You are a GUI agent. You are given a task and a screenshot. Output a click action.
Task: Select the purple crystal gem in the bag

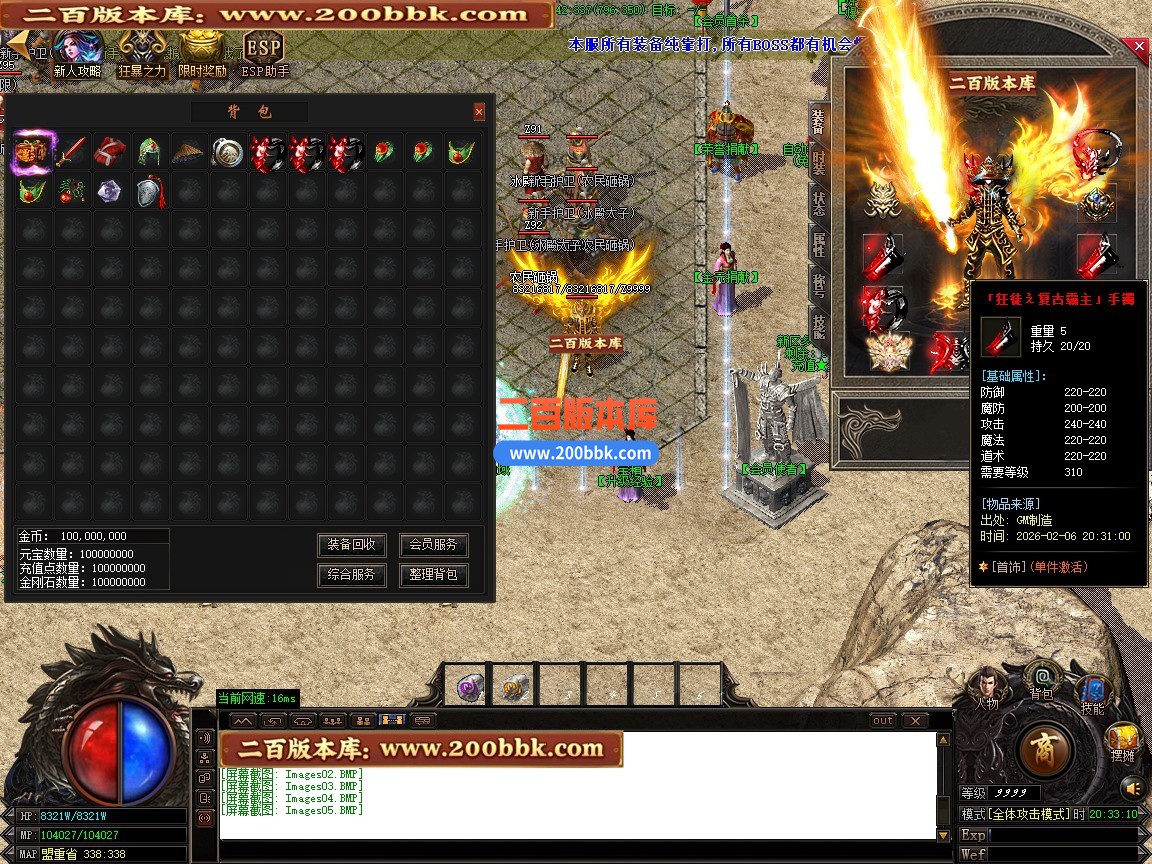109,191
